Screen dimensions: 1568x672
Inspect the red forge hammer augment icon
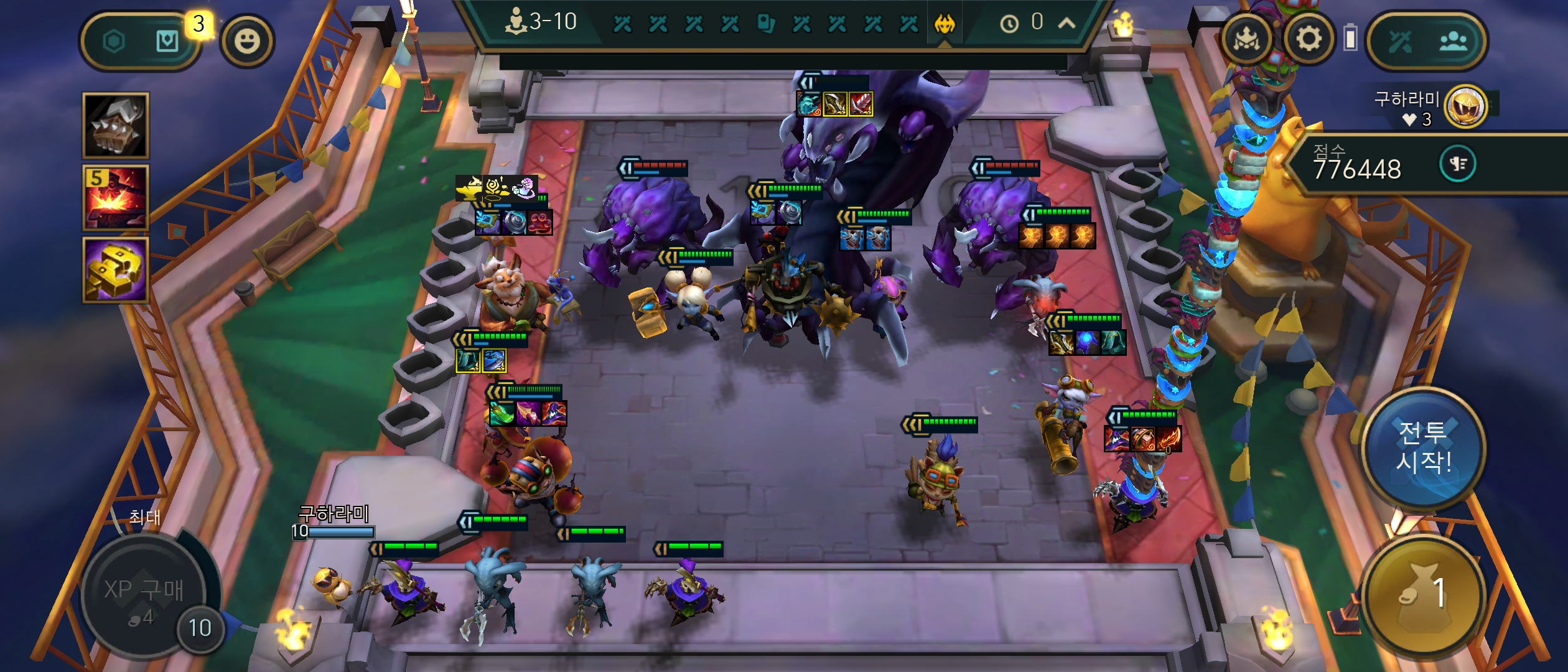click(116, 197)
